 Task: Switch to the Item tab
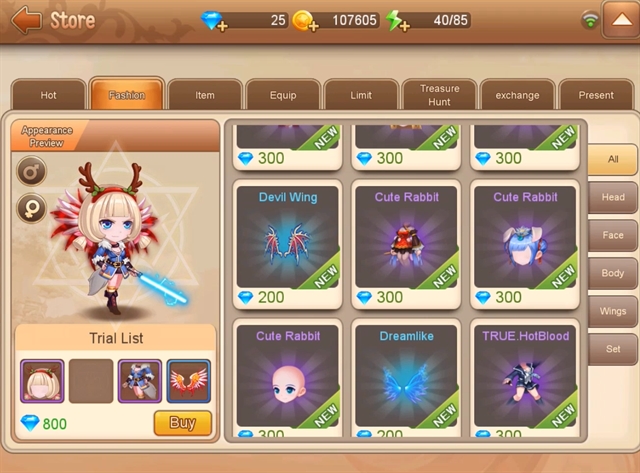205,95
